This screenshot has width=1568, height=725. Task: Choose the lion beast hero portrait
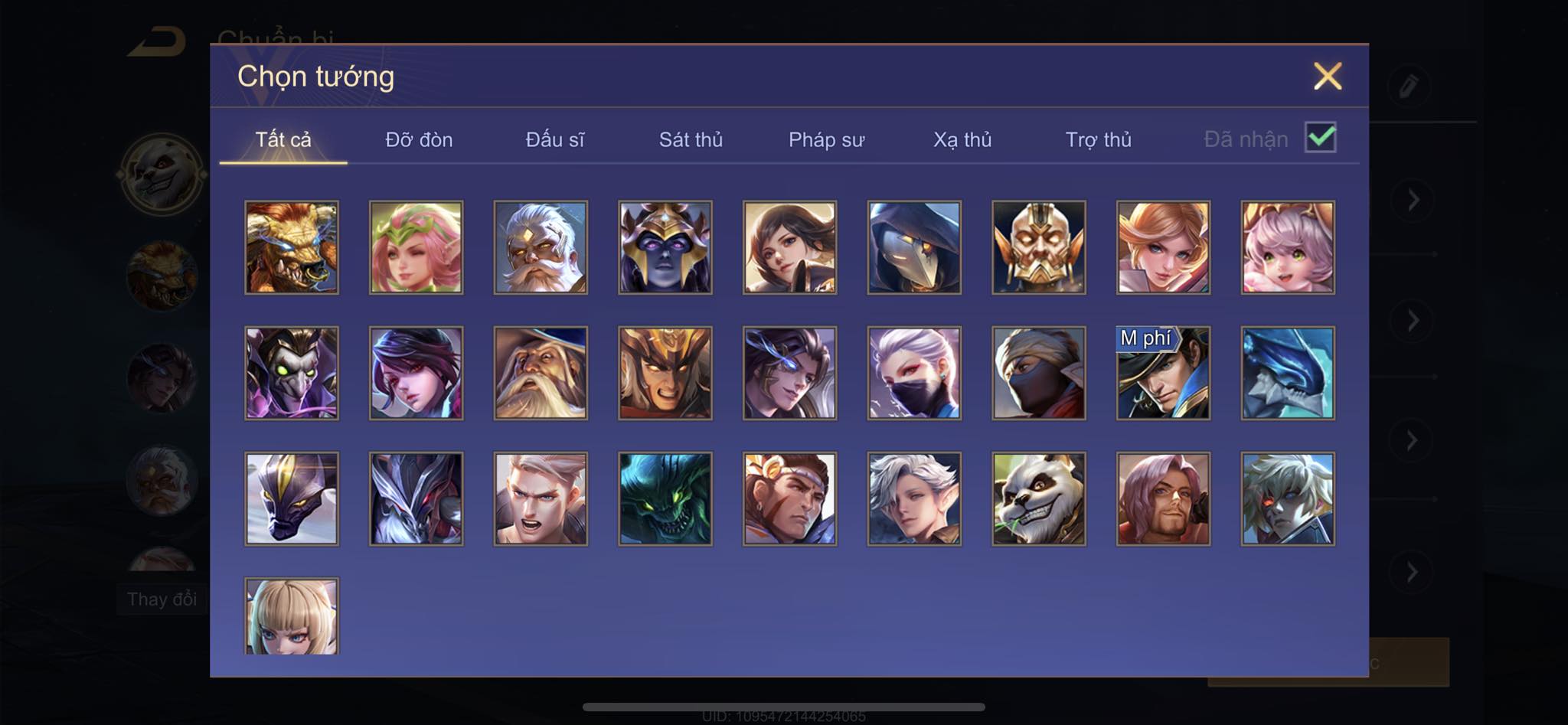point(292,247)
